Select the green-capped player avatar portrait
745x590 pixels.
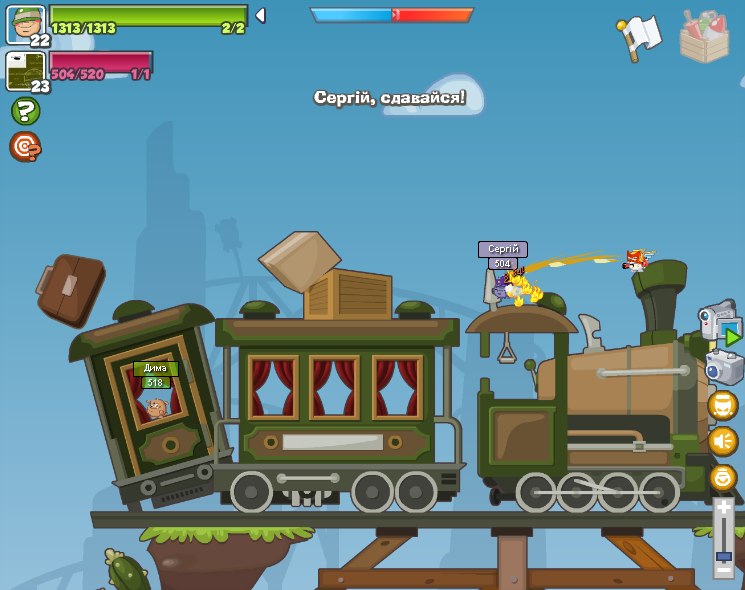25,24
